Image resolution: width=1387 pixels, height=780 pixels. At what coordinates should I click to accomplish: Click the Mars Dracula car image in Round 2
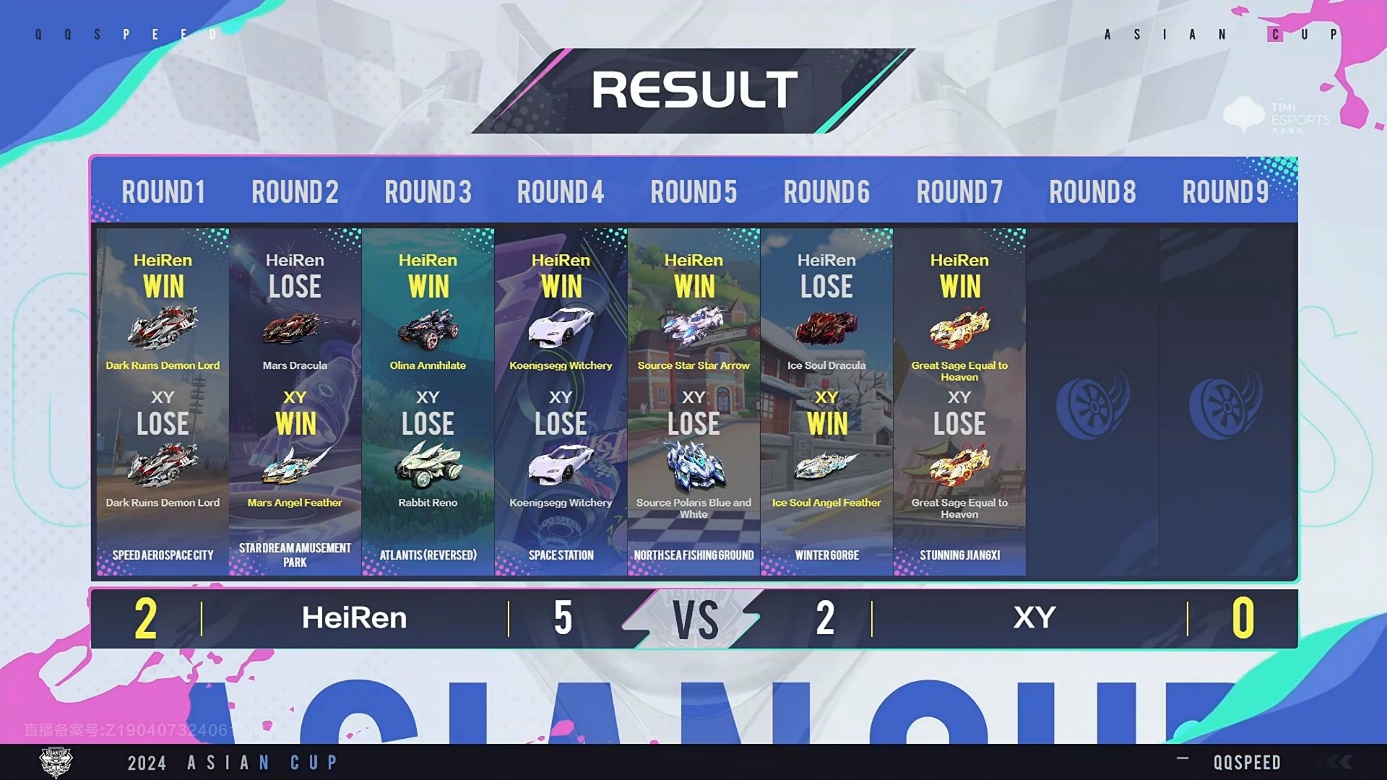[x=295, y=330]
